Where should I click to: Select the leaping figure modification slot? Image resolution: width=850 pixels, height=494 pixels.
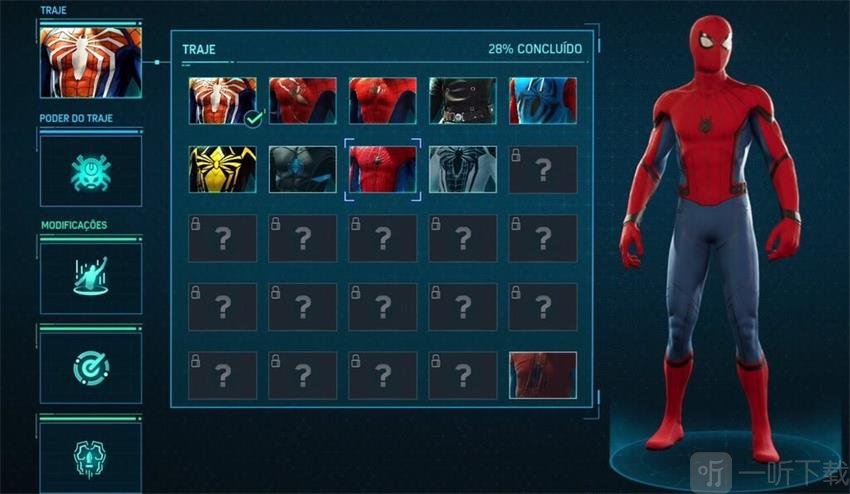point(91,277)
